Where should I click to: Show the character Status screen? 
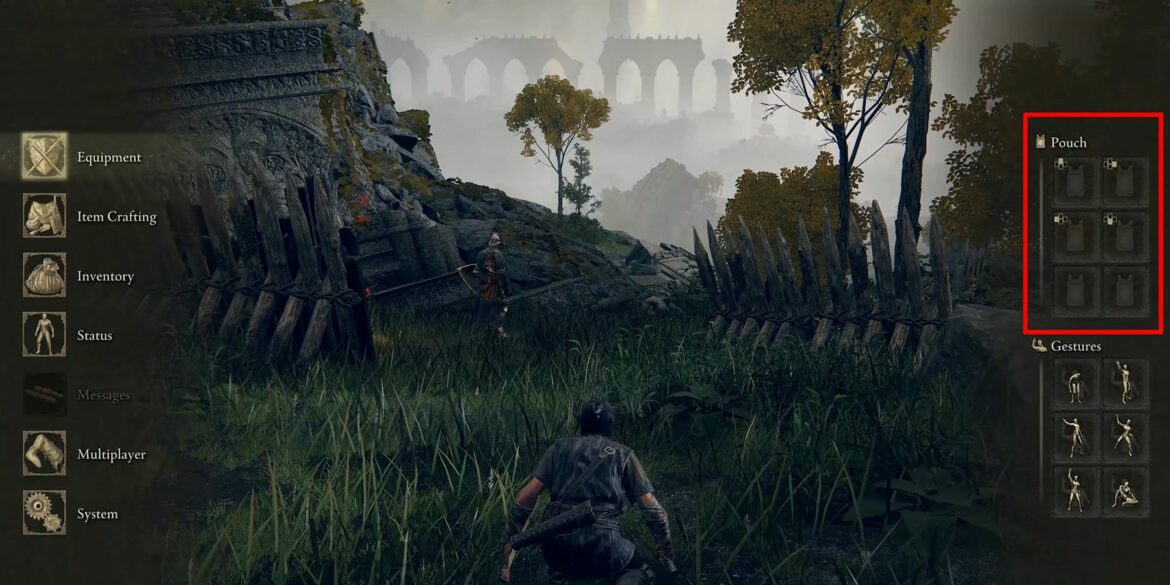click(94, 335)
